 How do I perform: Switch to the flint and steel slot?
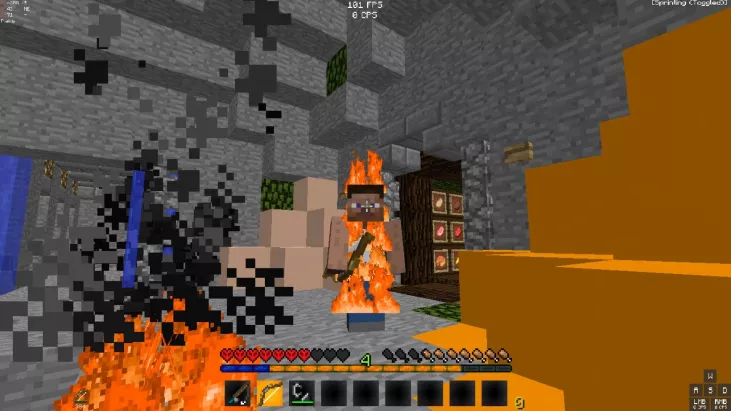coord(302,393)
